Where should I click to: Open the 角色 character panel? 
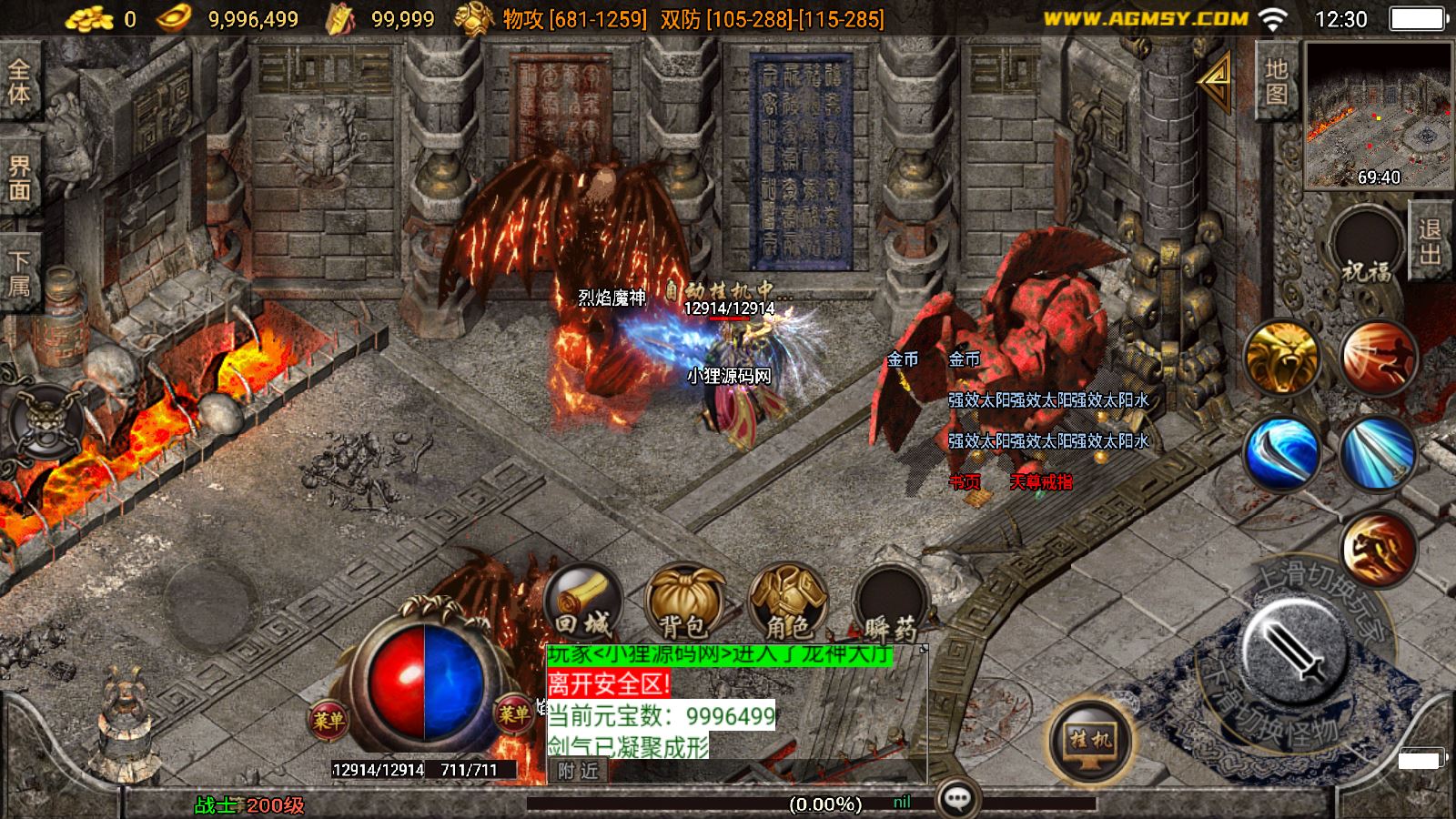click(788, 602)
